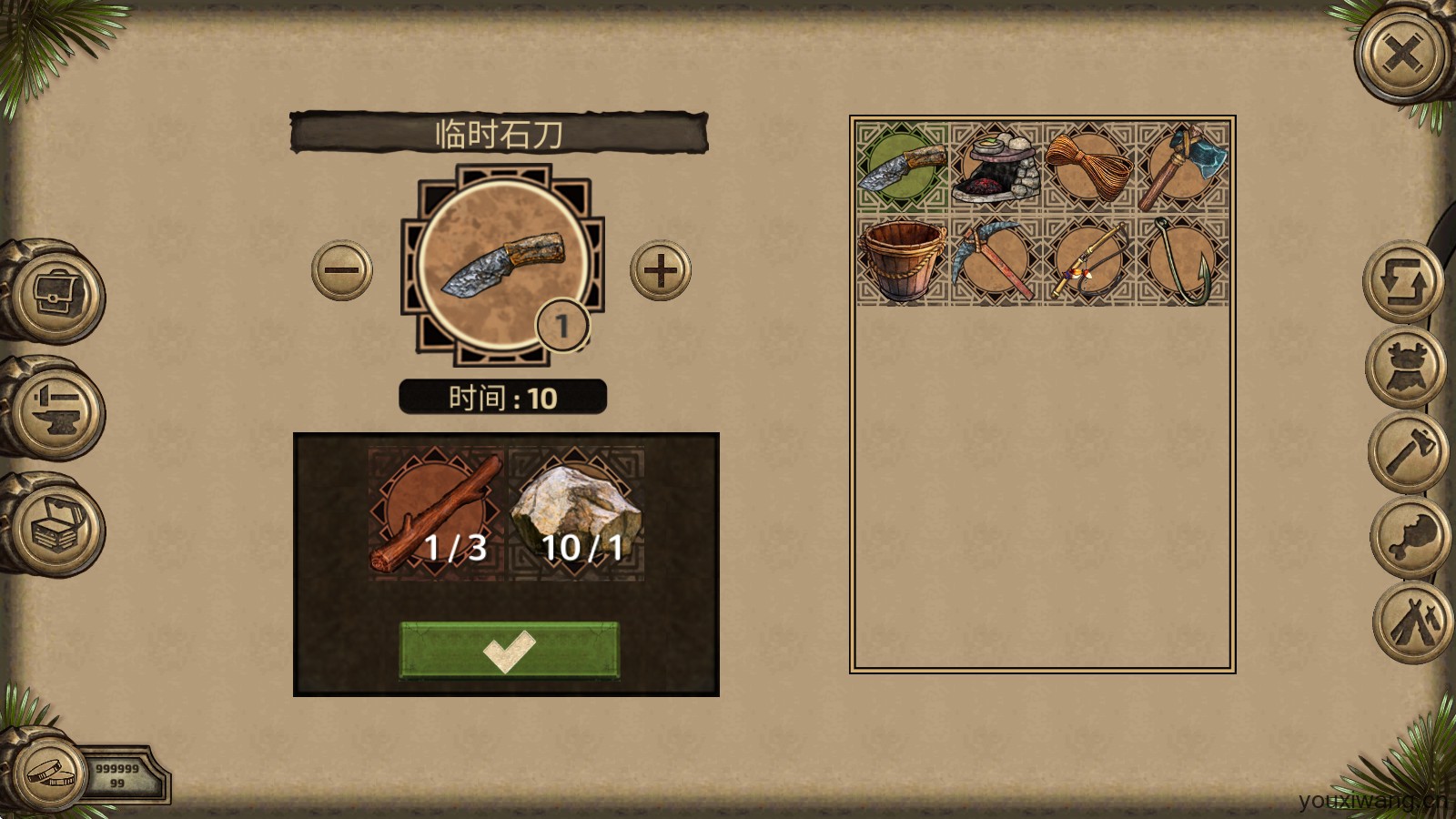This screenshot has height=819, width=1456.
Task: Select the wooden bucket recipe
Action: (x=902, y=260)
